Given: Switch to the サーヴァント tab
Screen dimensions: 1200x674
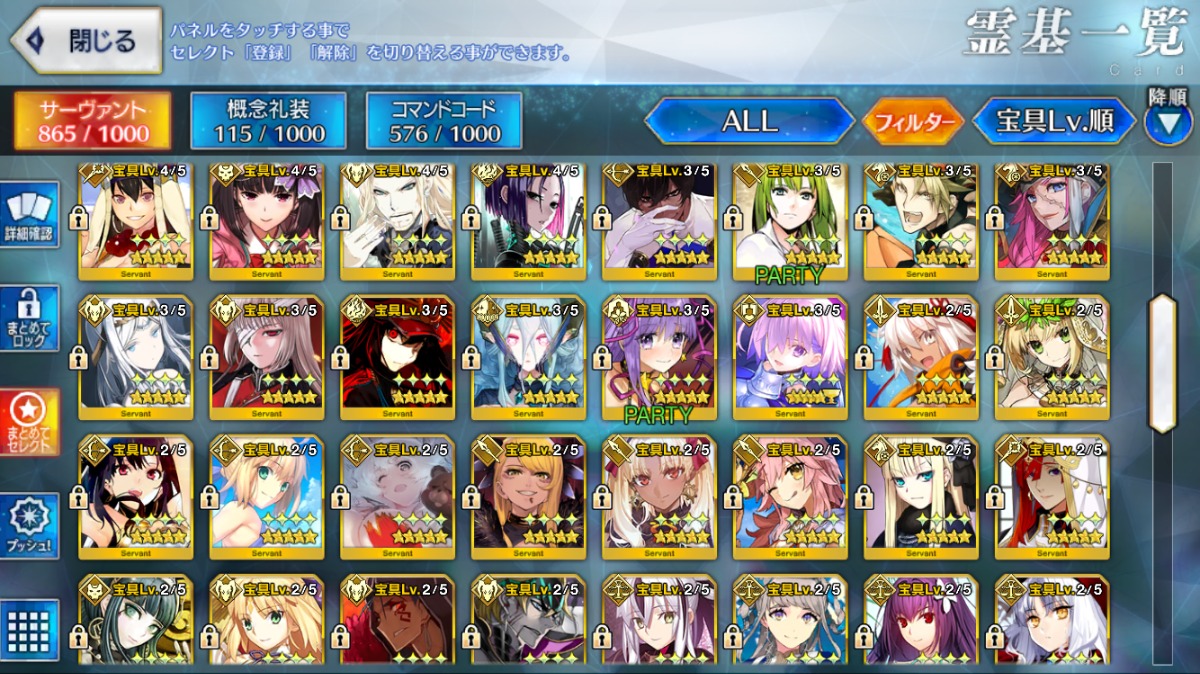Looking at the screenshot, I should click(x=92, y=121).
